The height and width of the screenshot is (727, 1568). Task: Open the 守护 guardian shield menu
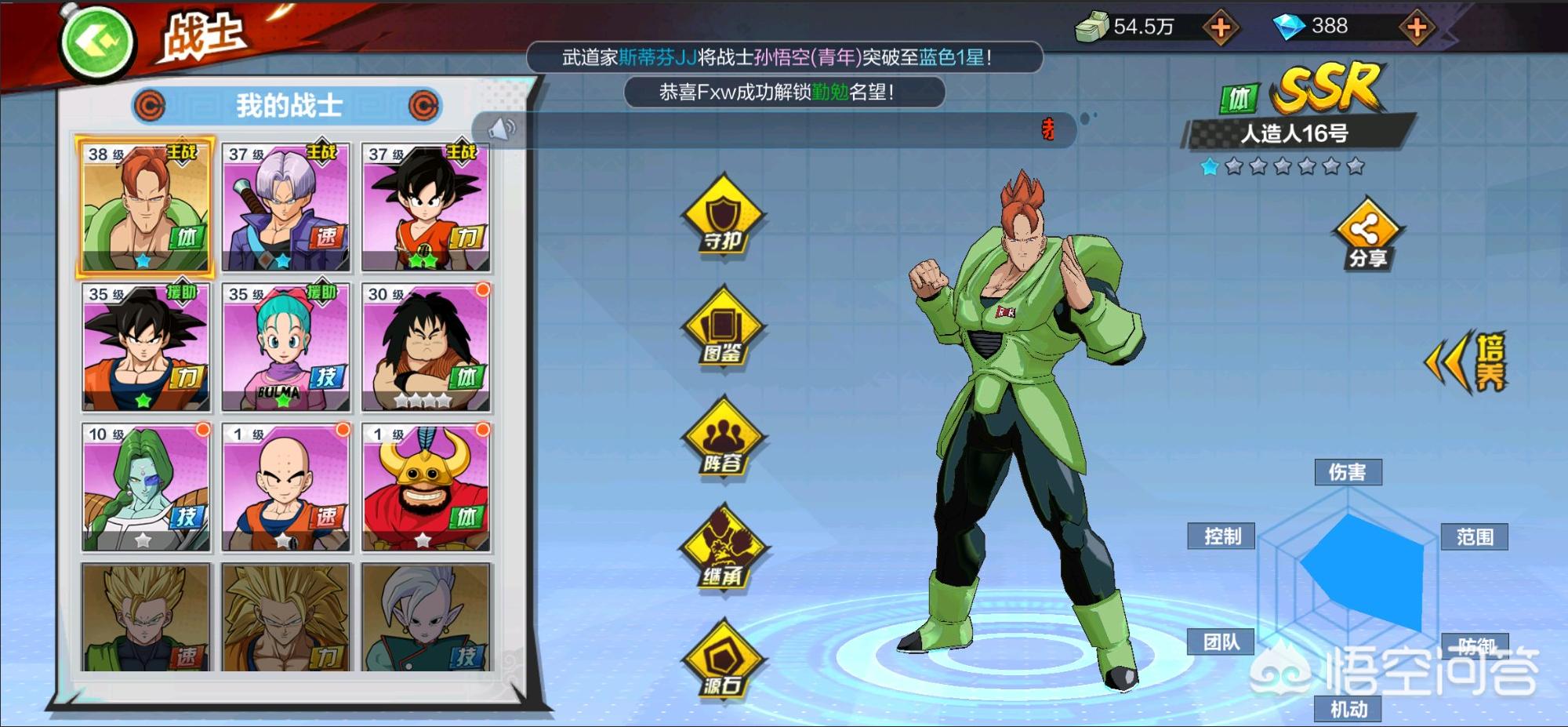(x=722, y=216)
